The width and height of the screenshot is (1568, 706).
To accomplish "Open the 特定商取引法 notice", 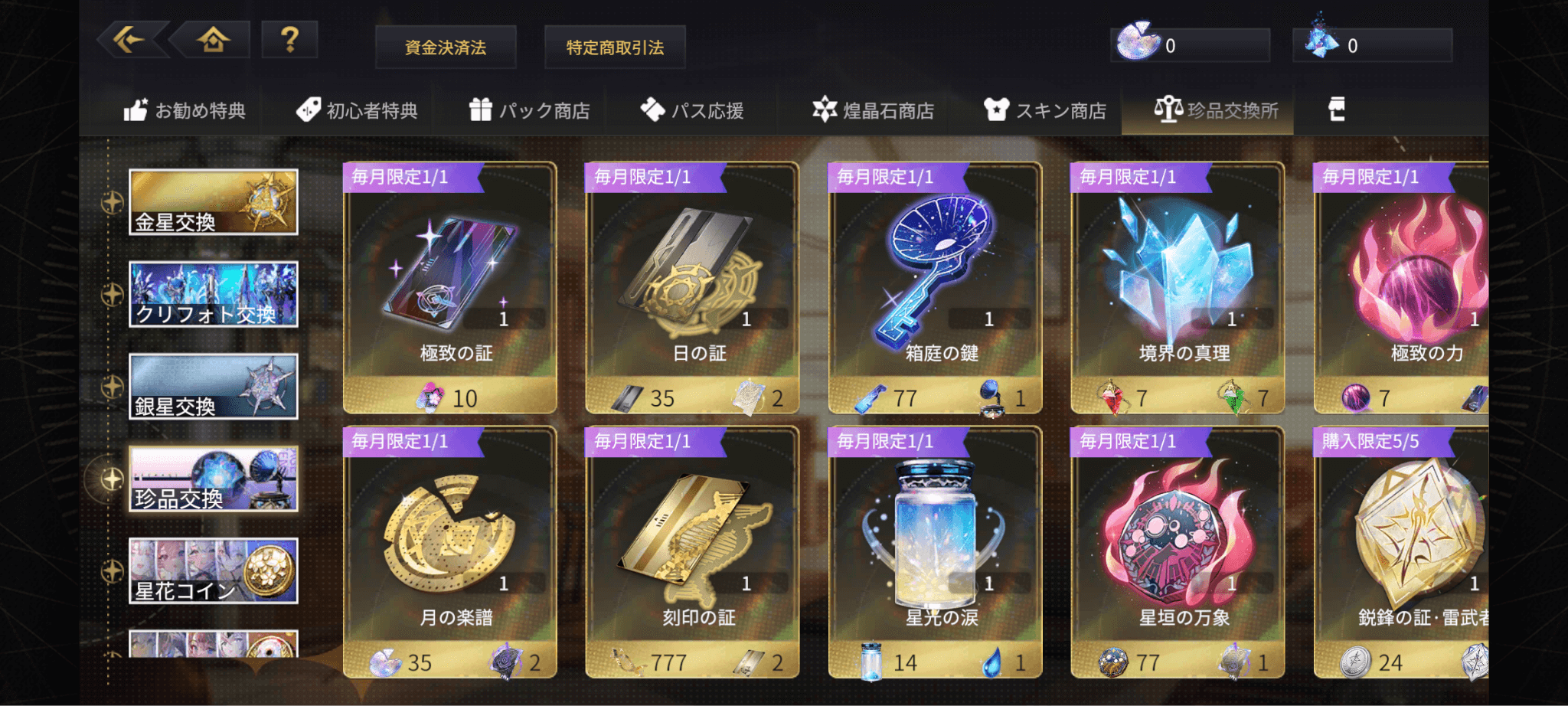I will [615, 47].
